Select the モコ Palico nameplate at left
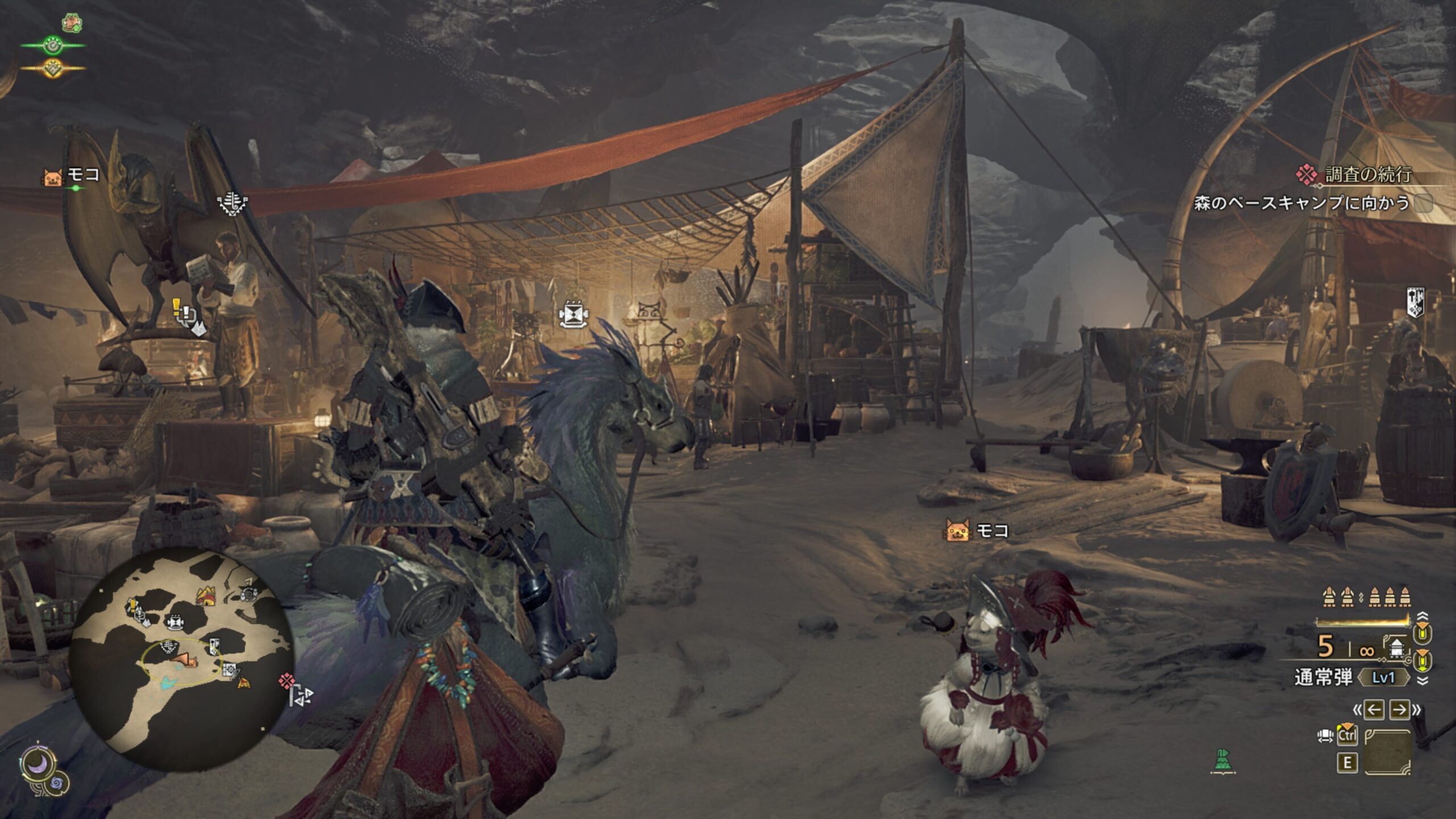 (x=72, y=175)
